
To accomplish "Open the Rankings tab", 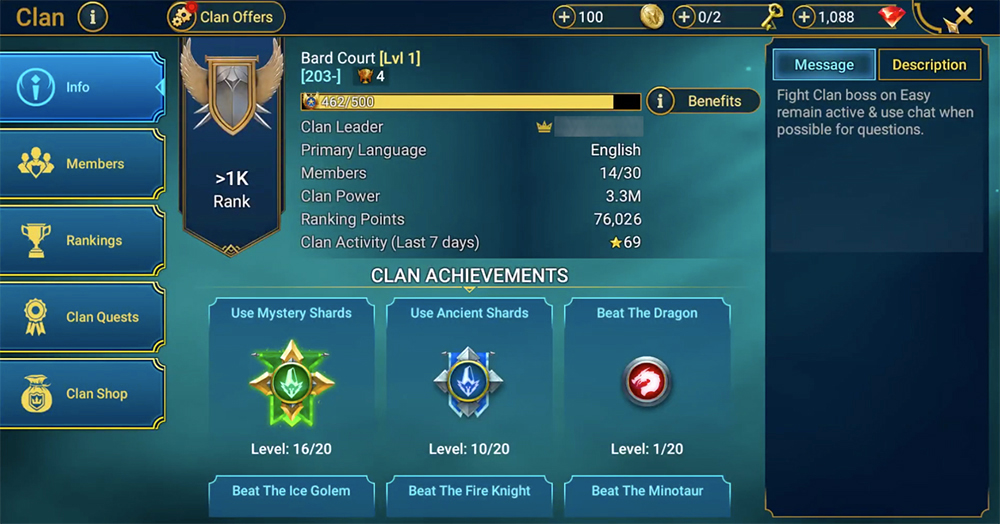I will click(82, 241).
